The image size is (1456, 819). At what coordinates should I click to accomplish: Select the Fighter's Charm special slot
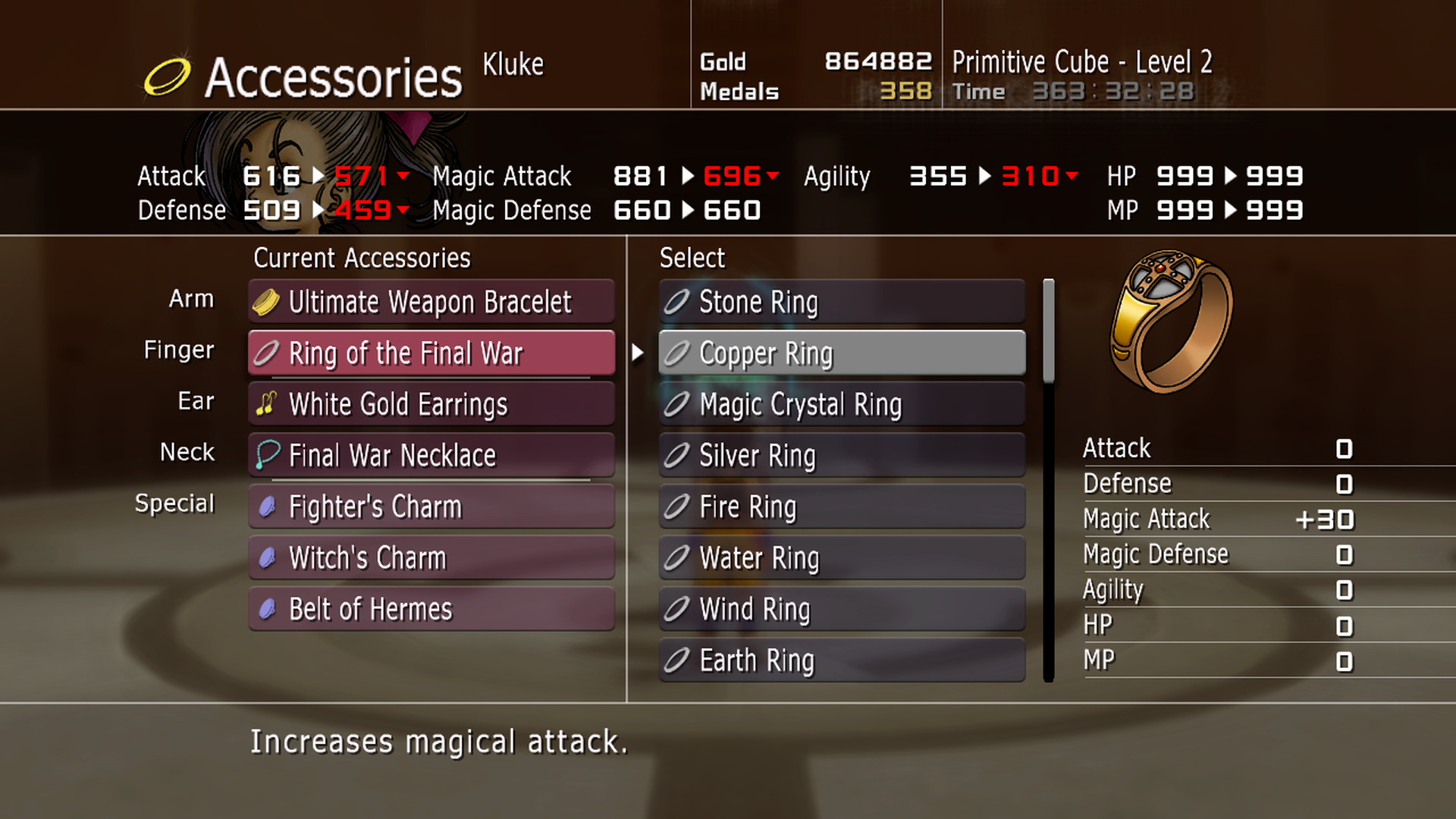[x=431, y=507]
